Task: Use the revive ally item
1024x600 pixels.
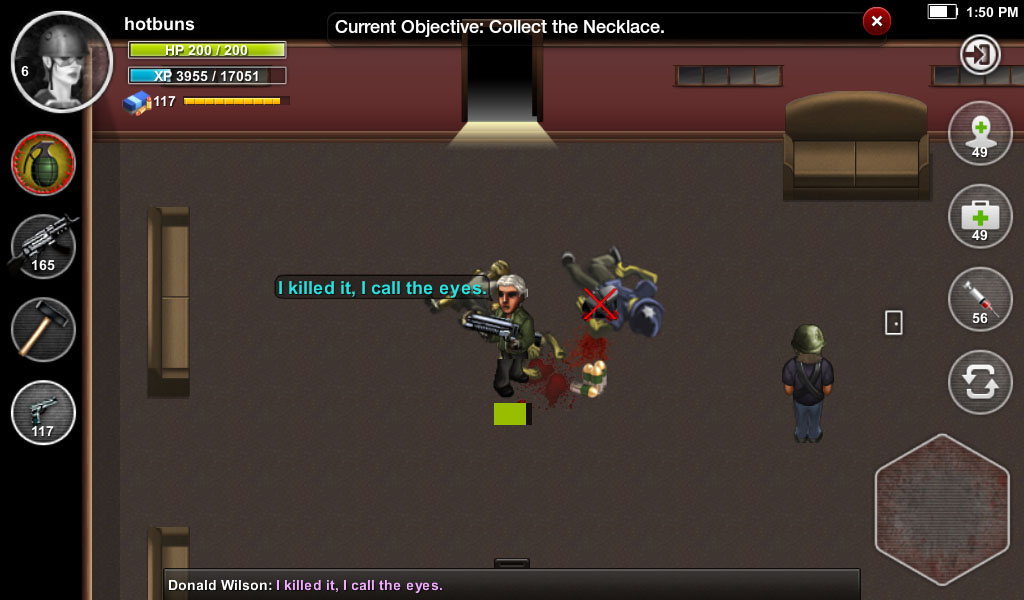Action: pos(980,134)
